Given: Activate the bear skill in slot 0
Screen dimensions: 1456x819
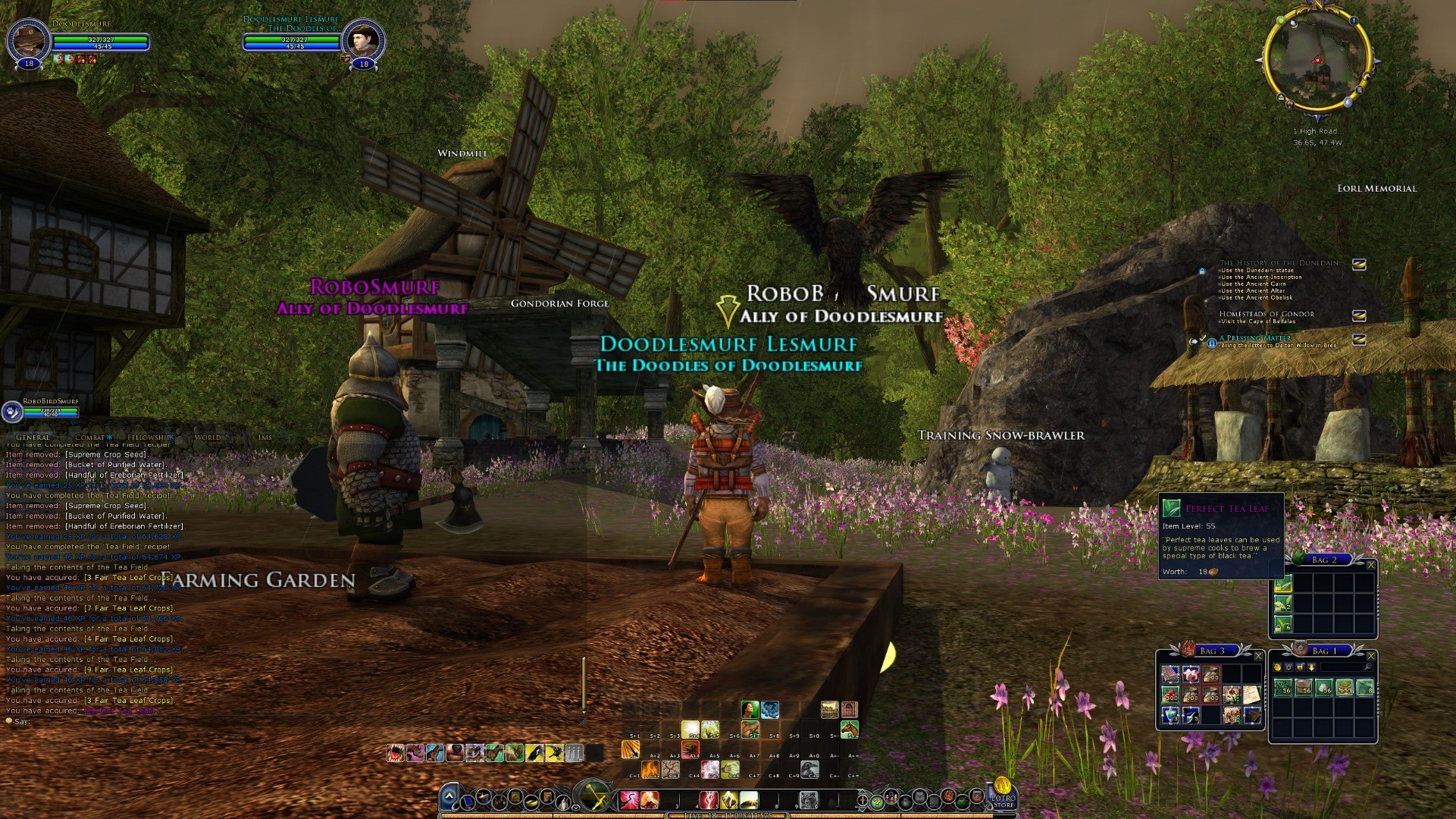Looking at the screenshot, I should coord(809,800).
